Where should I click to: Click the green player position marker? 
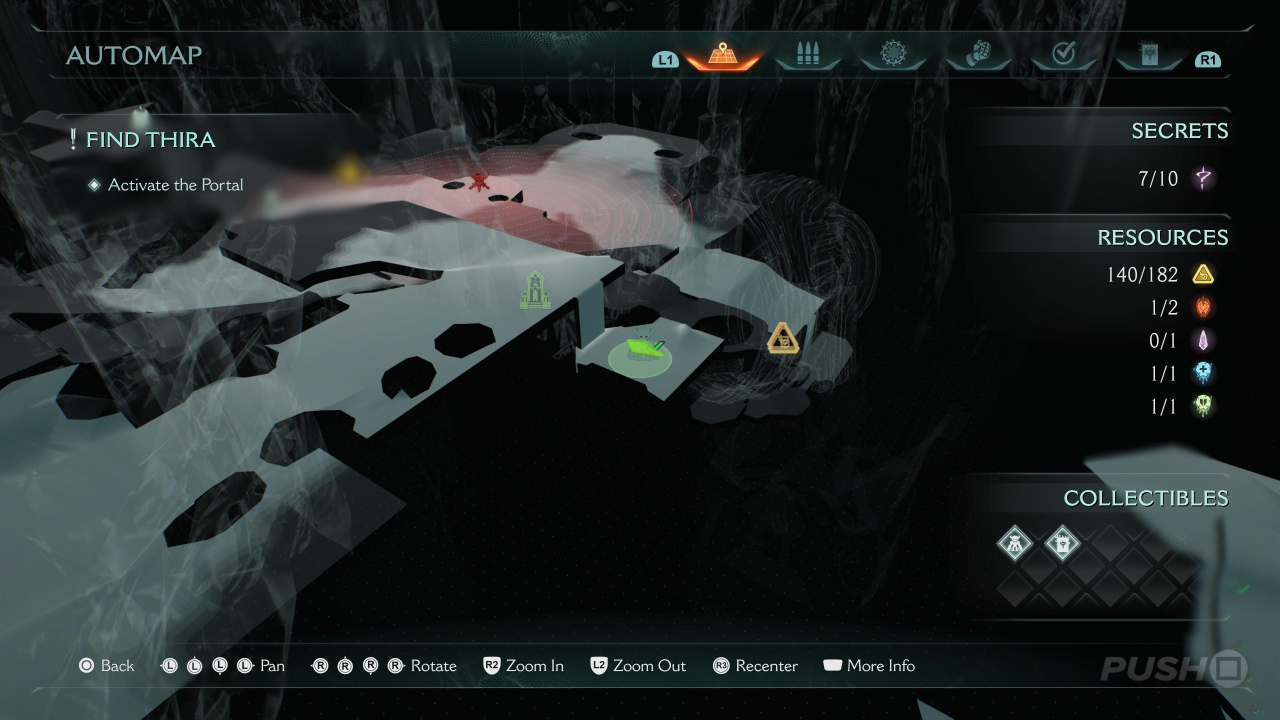point(641,350)
